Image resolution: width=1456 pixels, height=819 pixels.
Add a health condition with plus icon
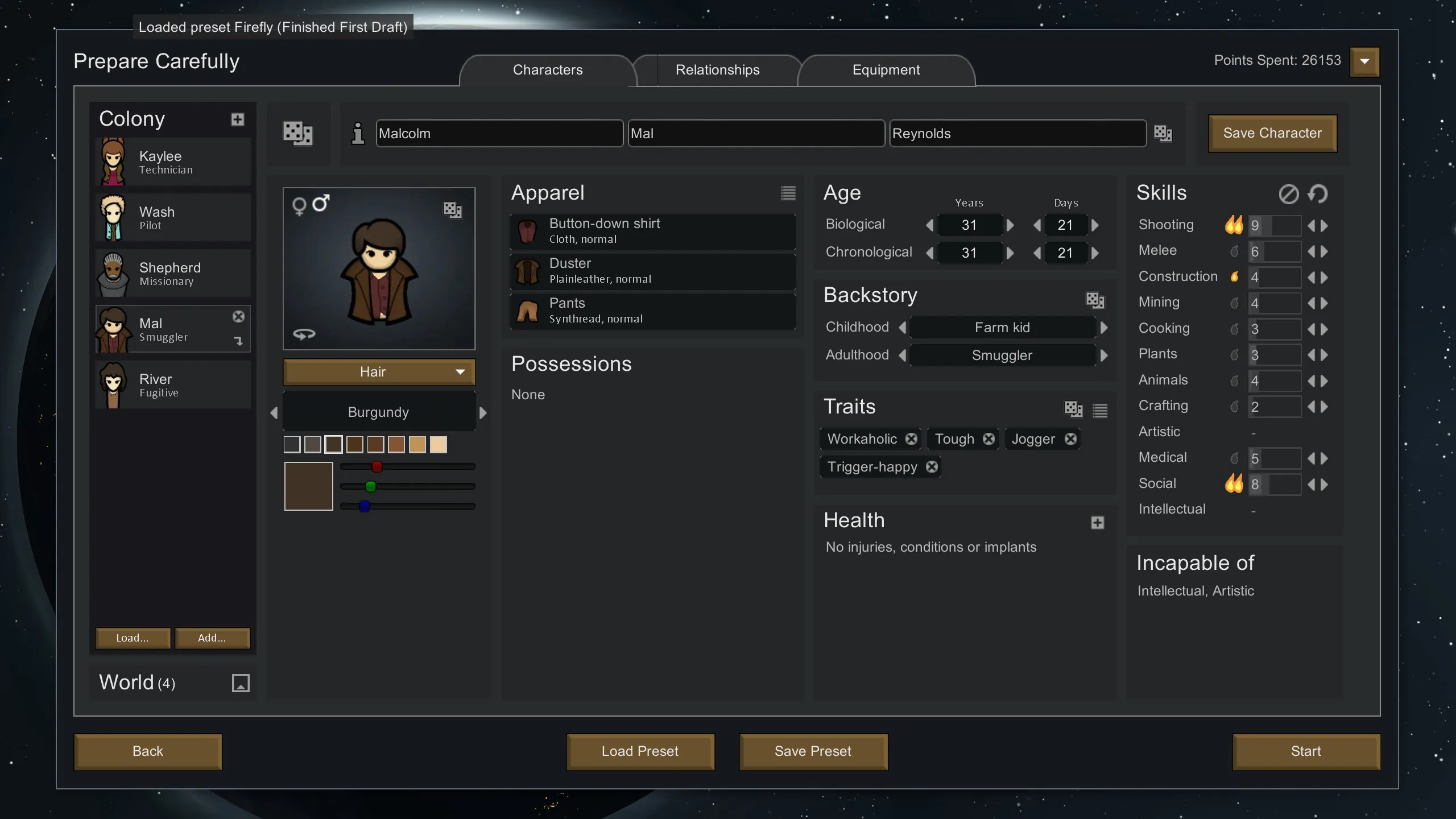pos(1097,523)
